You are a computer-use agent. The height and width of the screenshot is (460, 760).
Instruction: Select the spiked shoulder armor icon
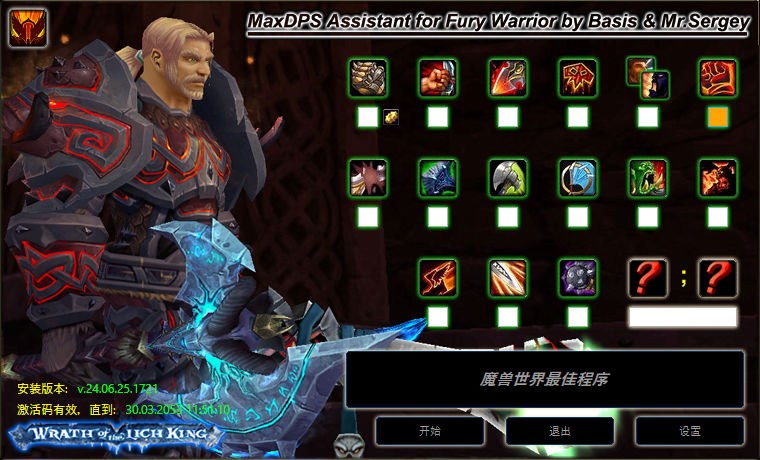[x=368, y=177]
